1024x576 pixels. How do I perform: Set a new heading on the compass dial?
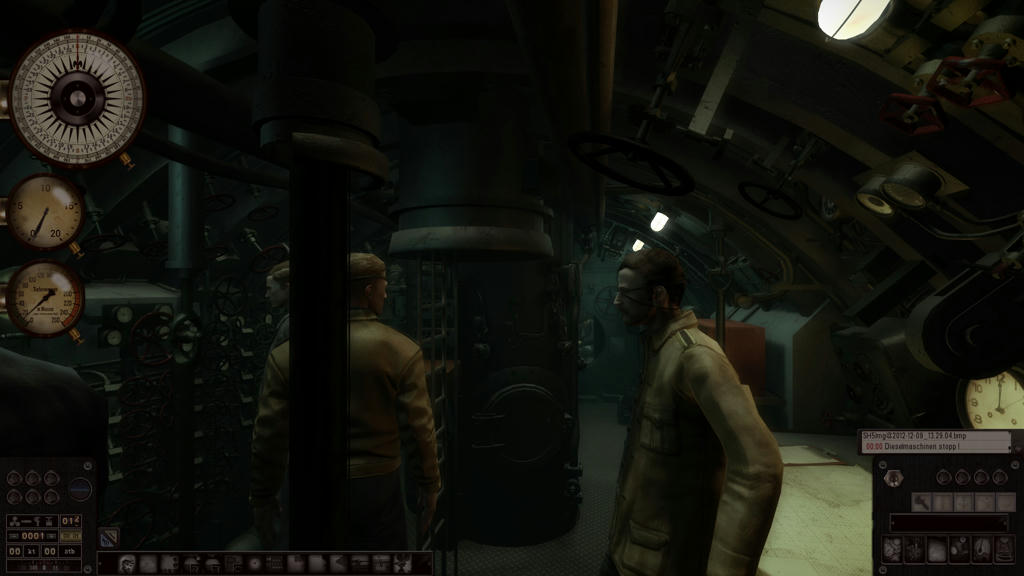click(x=77, y=98)
